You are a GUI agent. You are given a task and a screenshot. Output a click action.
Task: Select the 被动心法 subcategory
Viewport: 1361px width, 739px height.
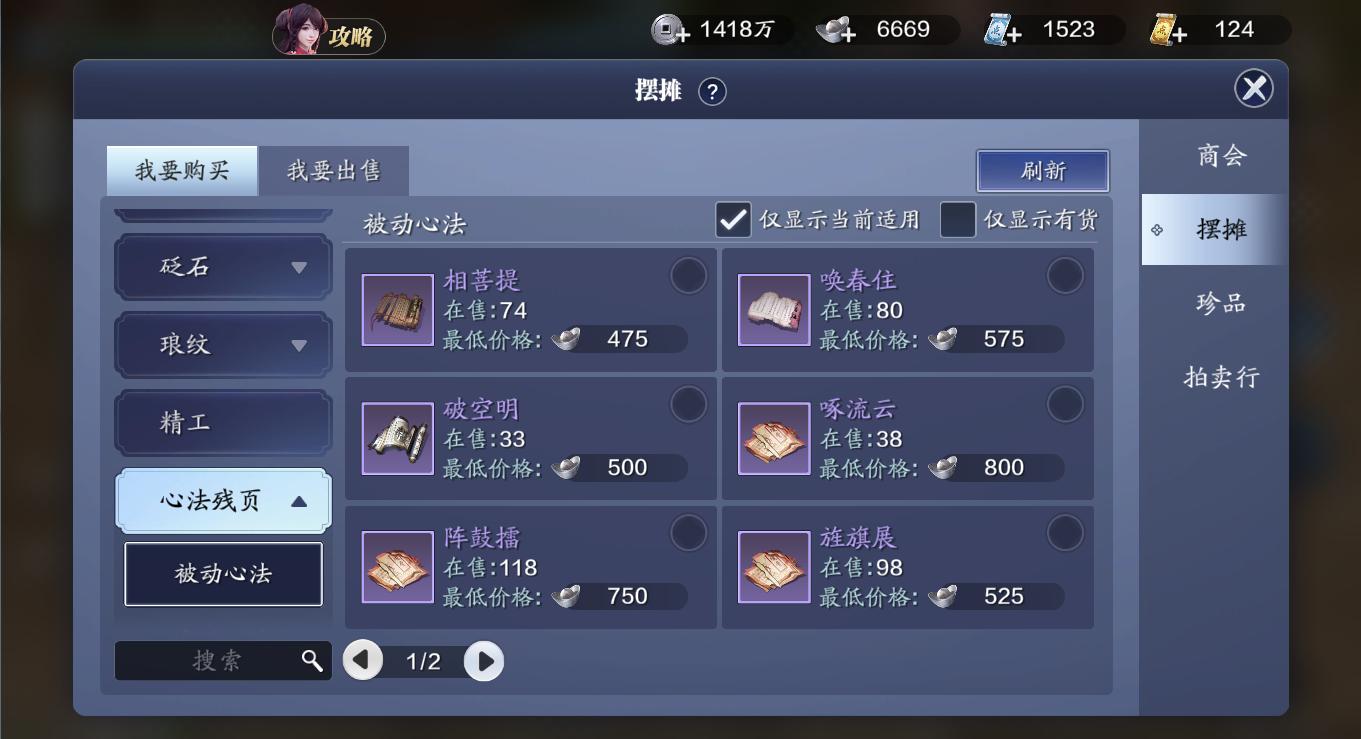pyautogui.click(x=222, y=574)
